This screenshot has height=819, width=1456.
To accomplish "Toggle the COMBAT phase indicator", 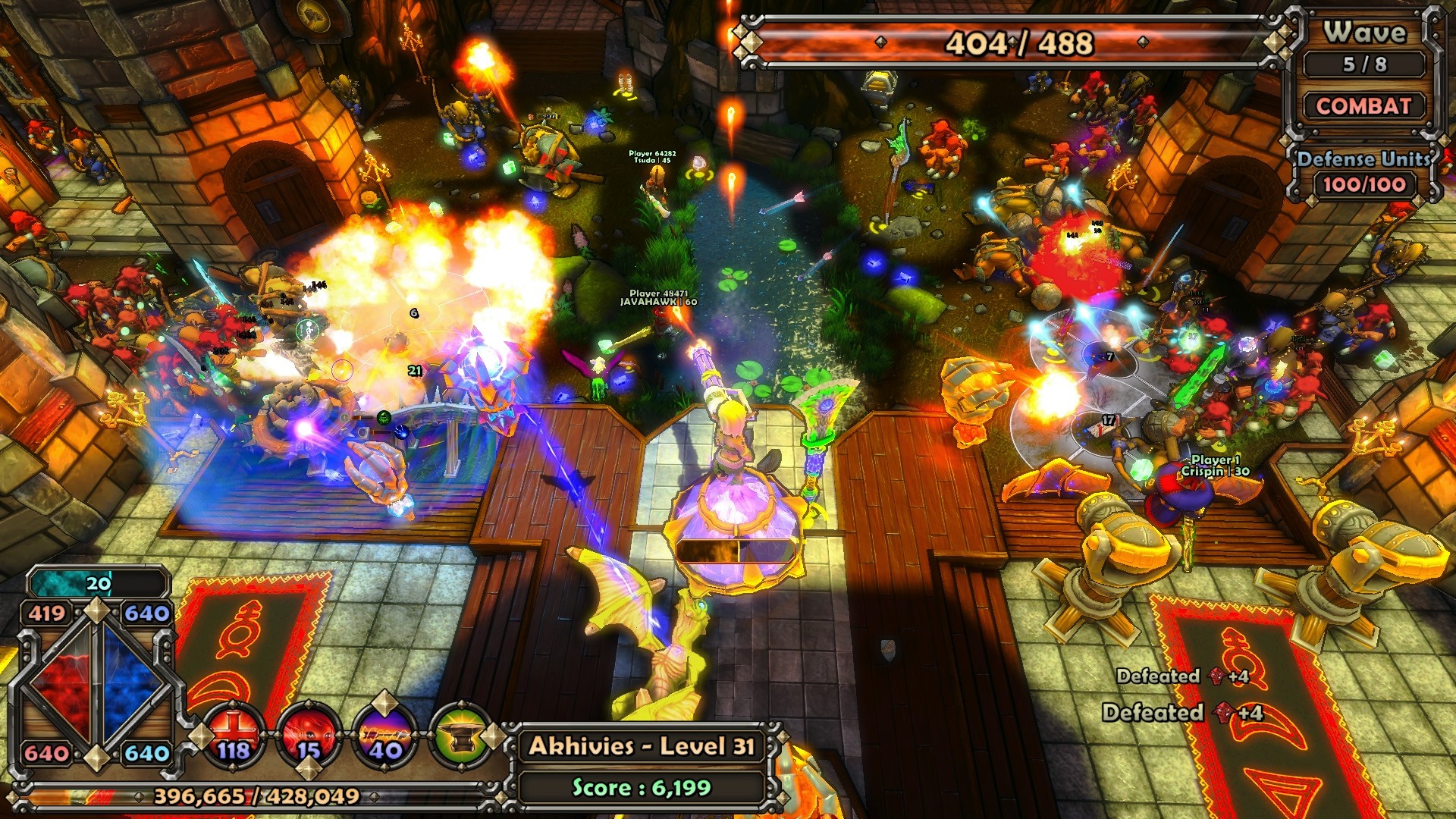I will click(1363, 107).
